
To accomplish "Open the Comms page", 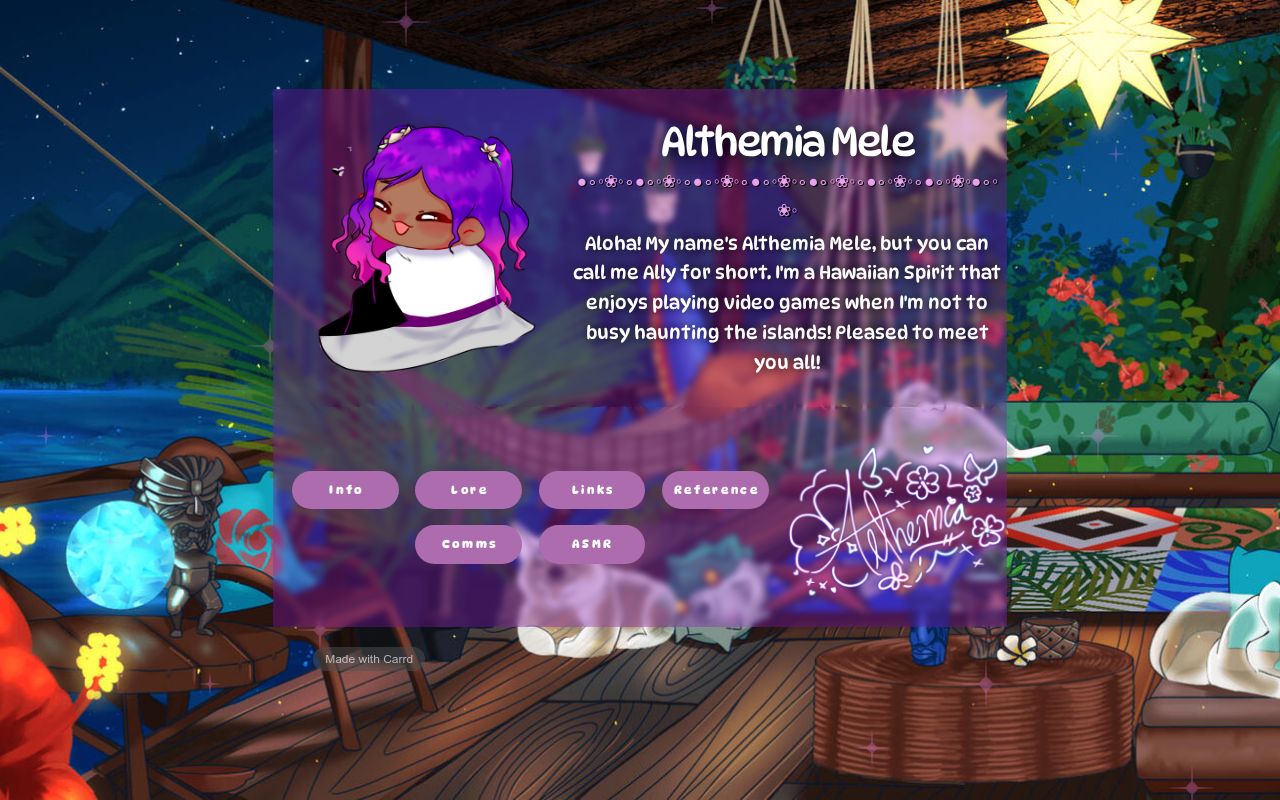I will coord(468,544).
